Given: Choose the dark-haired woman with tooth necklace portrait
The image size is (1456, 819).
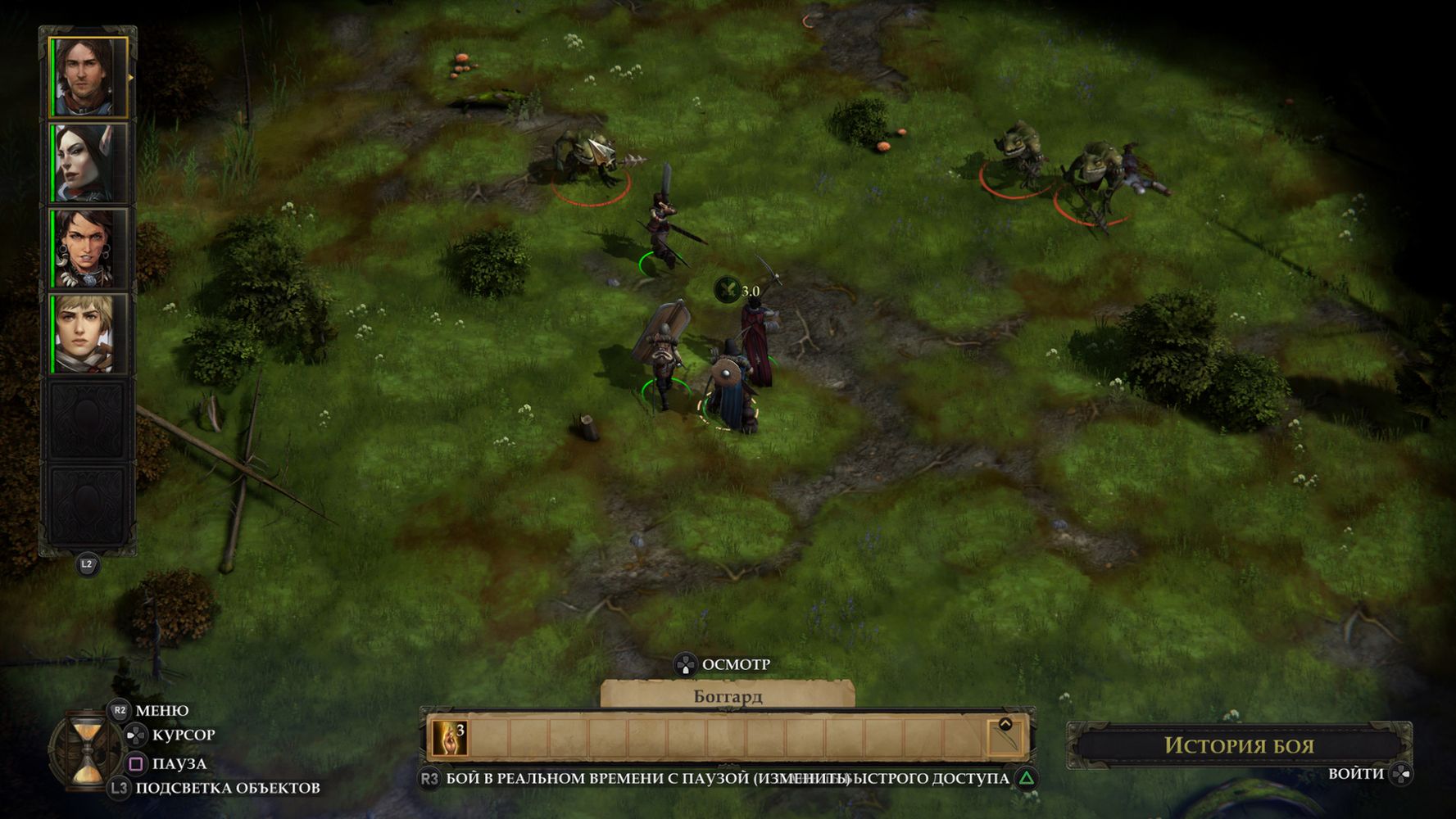Looking at the screenshot, I should pyautogui.click(x=88, y=249).
